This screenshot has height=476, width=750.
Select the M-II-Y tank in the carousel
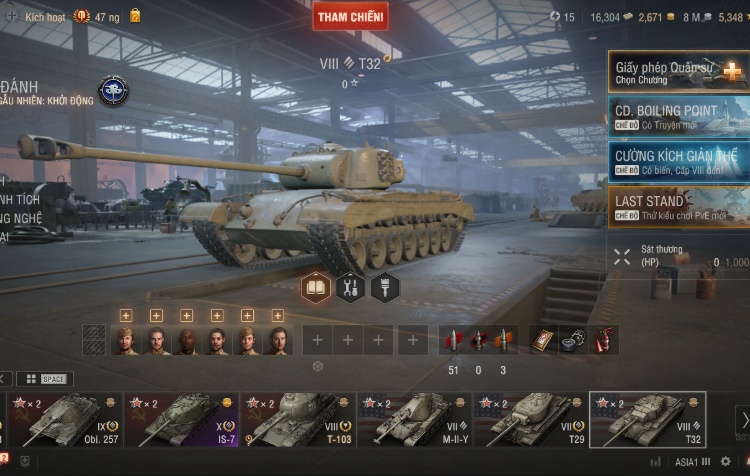[x=413, y=419]
